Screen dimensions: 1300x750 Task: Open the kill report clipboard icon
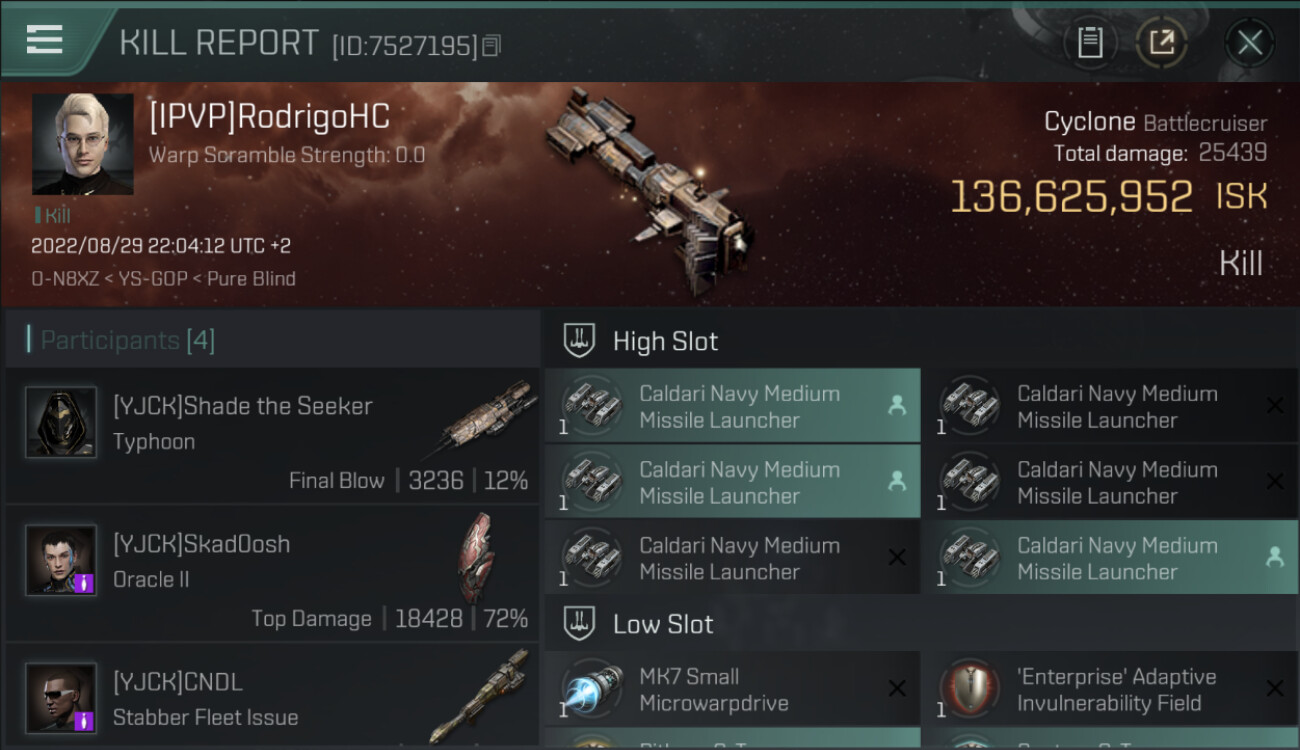pos(1090,43)
